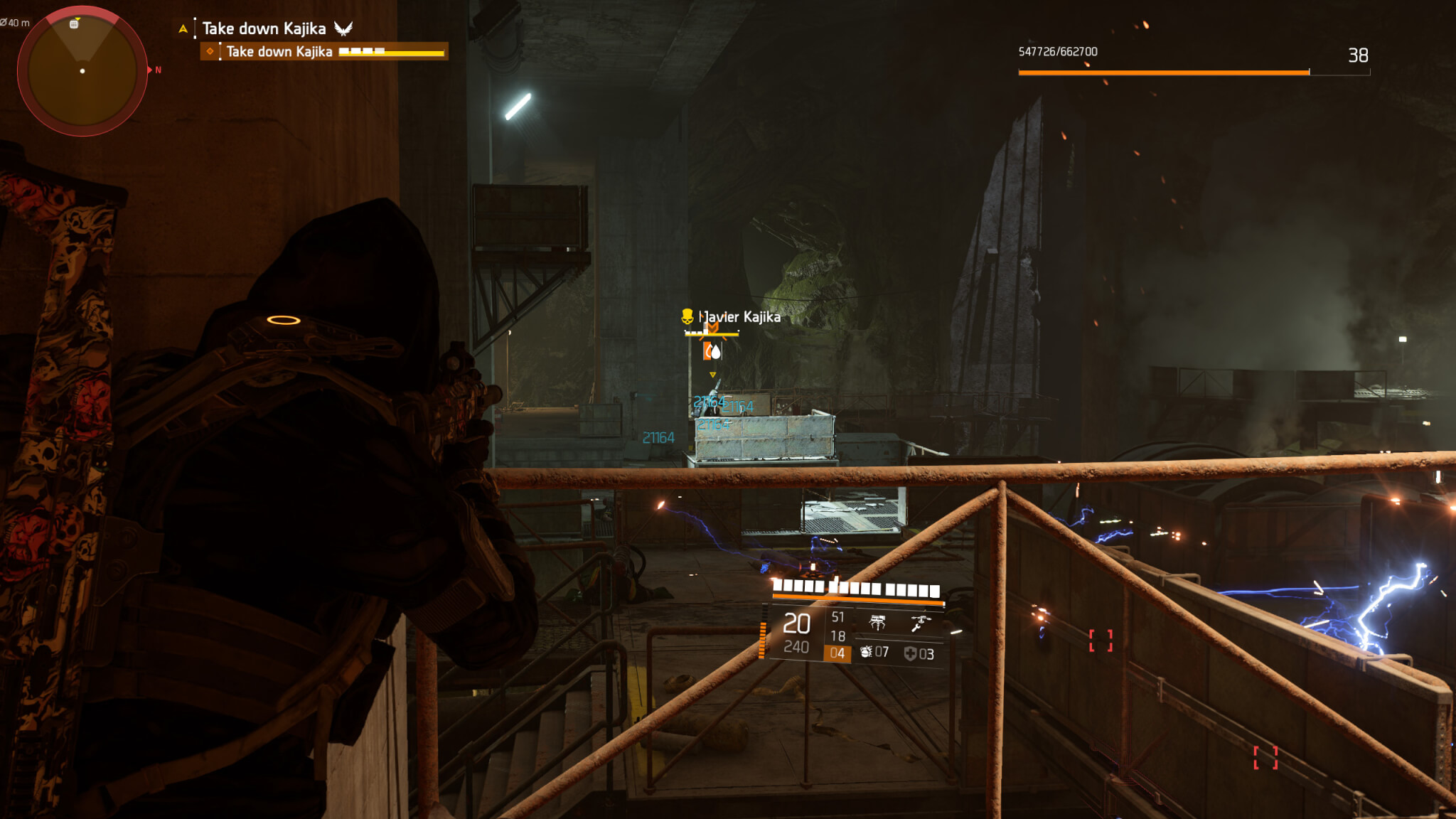Select the grenade icon

pos(866,652)
